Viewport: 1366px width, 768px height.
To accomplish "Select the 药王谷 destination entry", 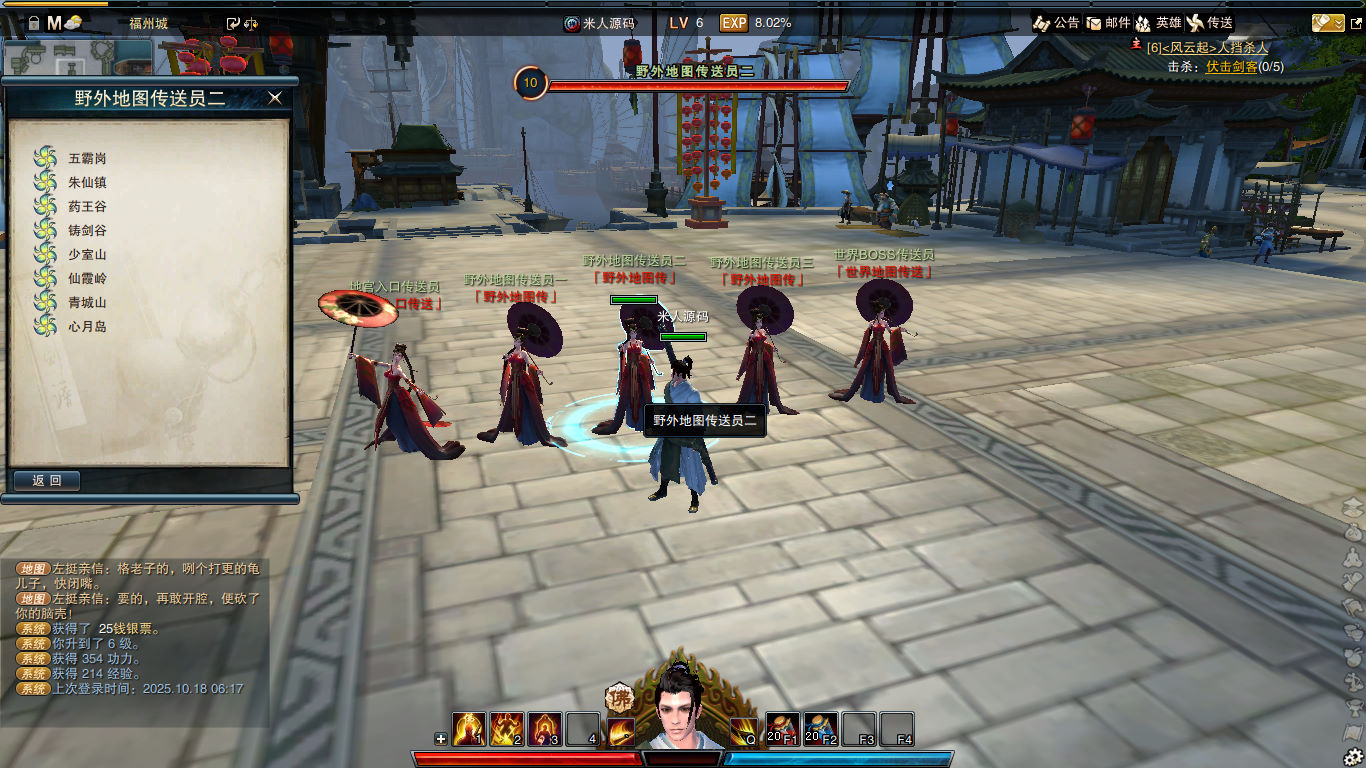I will (x=87, y=206).
